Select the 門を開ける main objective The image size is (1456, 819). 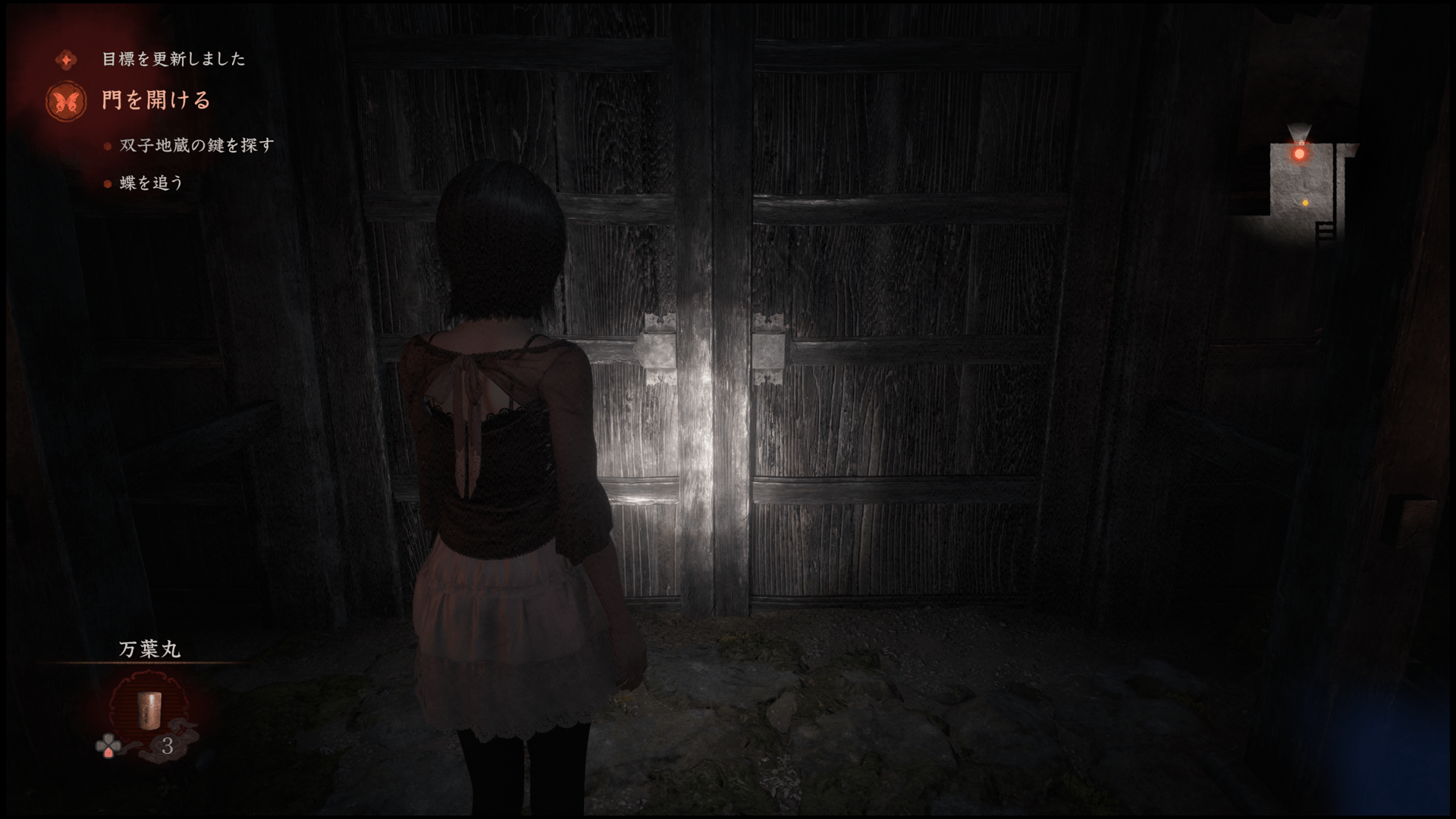pos(156,100)
